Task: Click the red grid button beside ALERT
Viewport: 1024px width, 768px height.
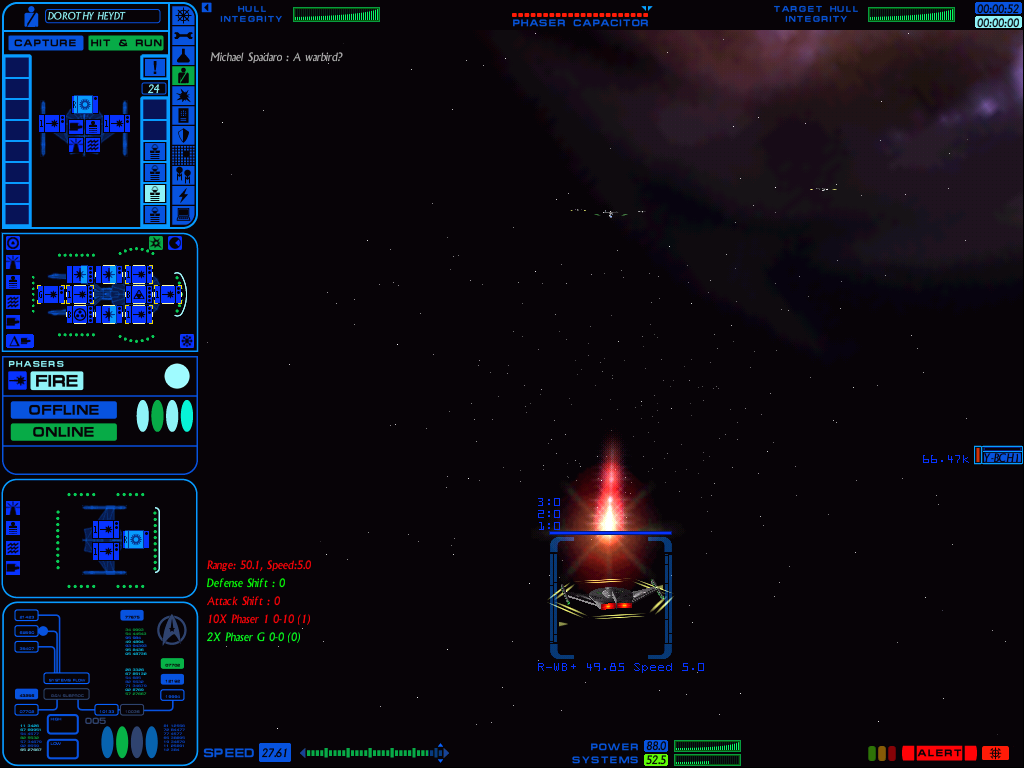Action: pos(995,753)
